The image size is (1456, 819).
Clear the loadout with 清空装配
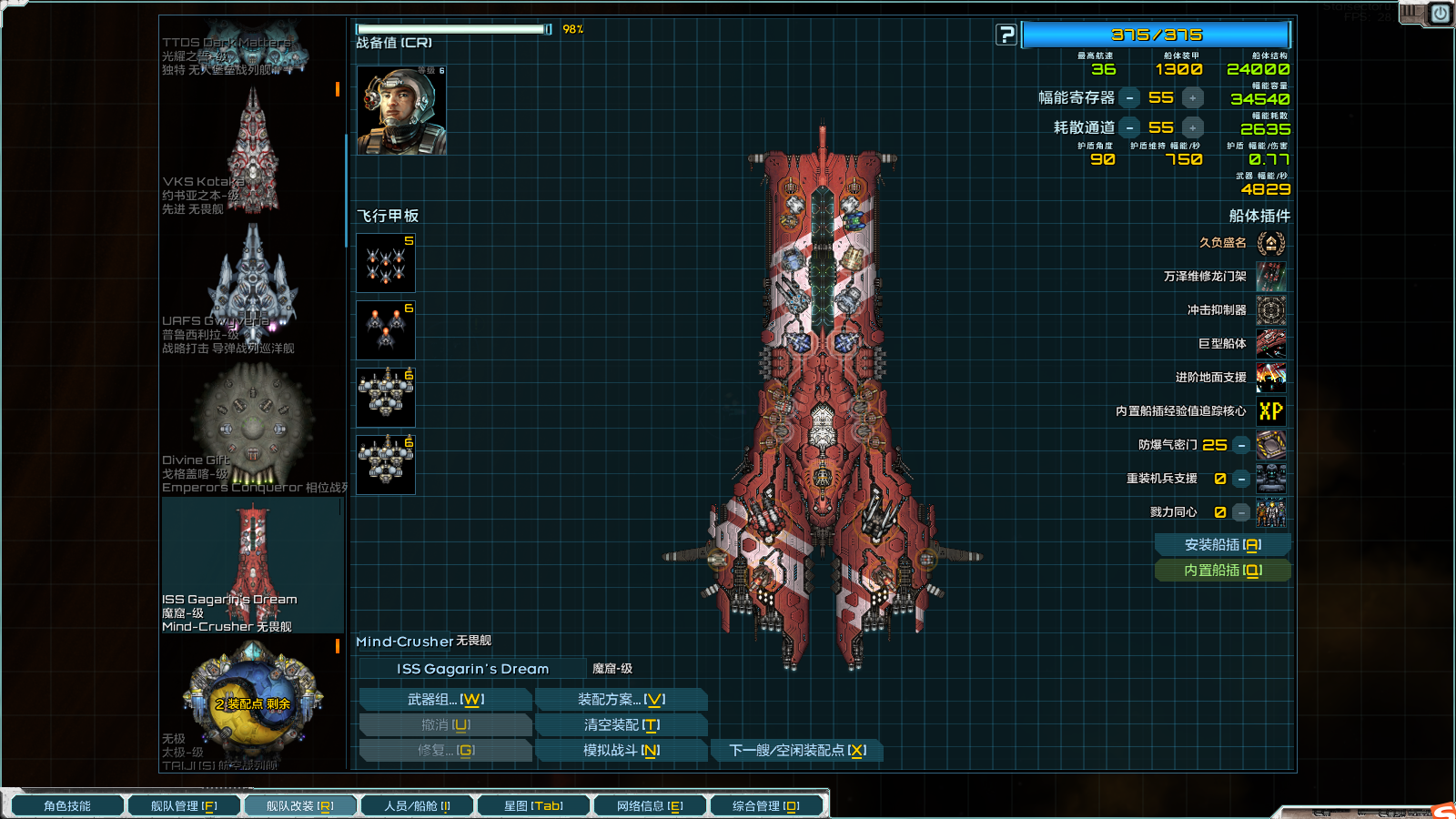[622, 725]
